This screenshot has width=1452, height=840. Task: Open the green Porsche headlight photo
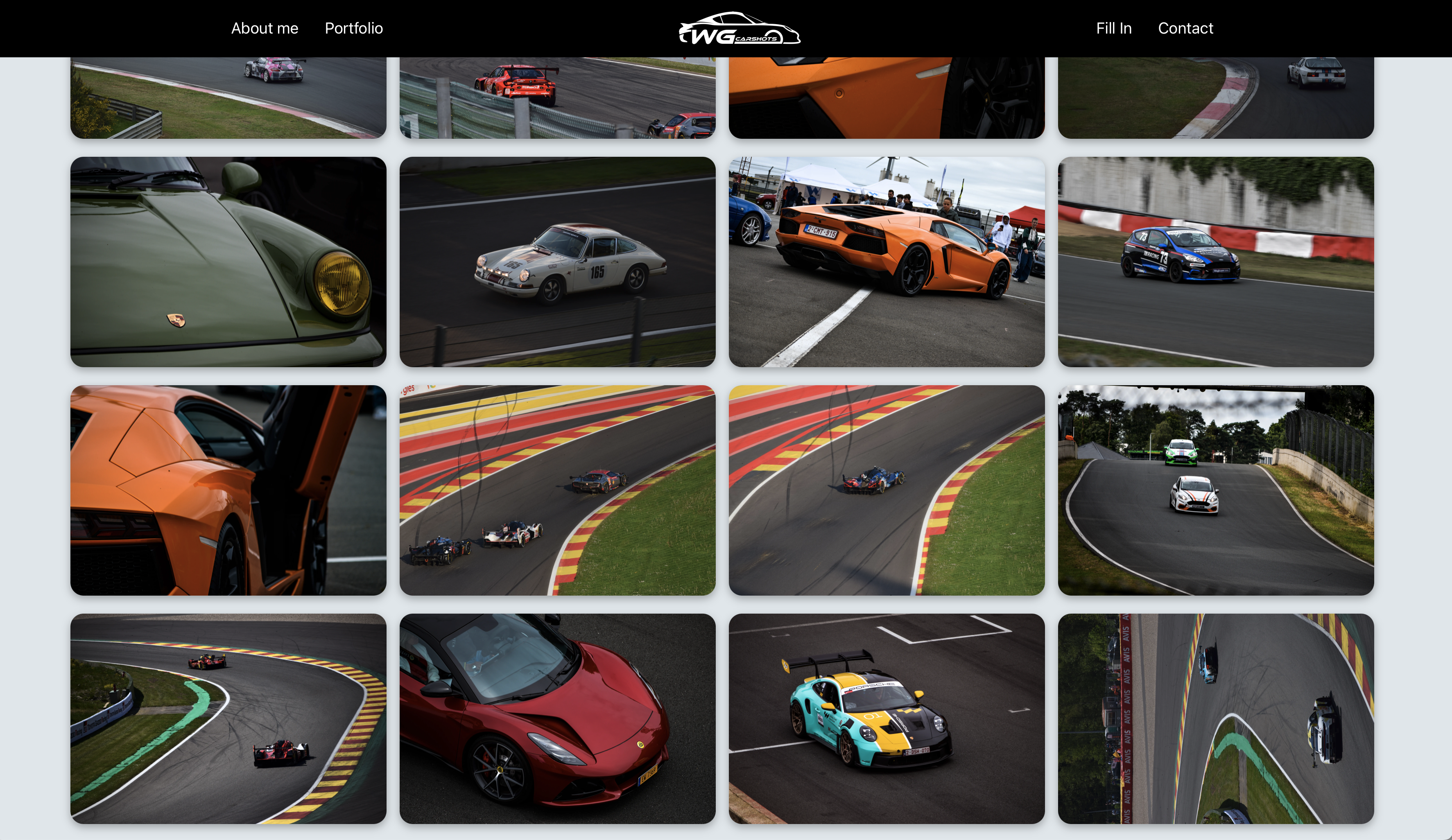[x=228, y=262]
